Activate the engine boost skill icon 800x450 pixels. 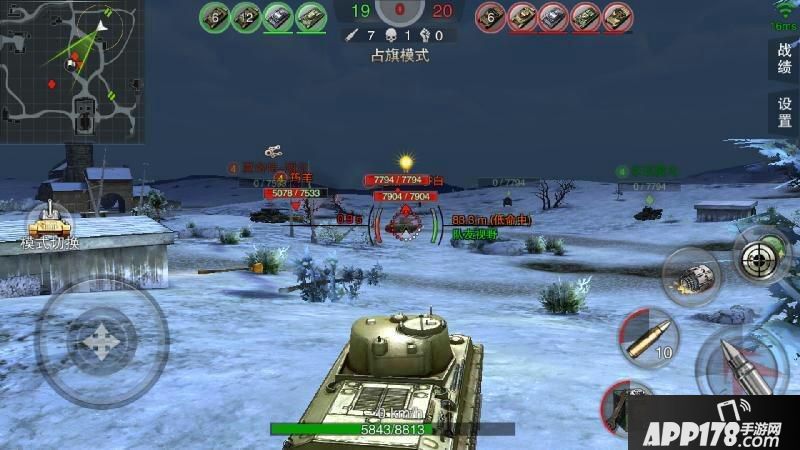point(692,274)
